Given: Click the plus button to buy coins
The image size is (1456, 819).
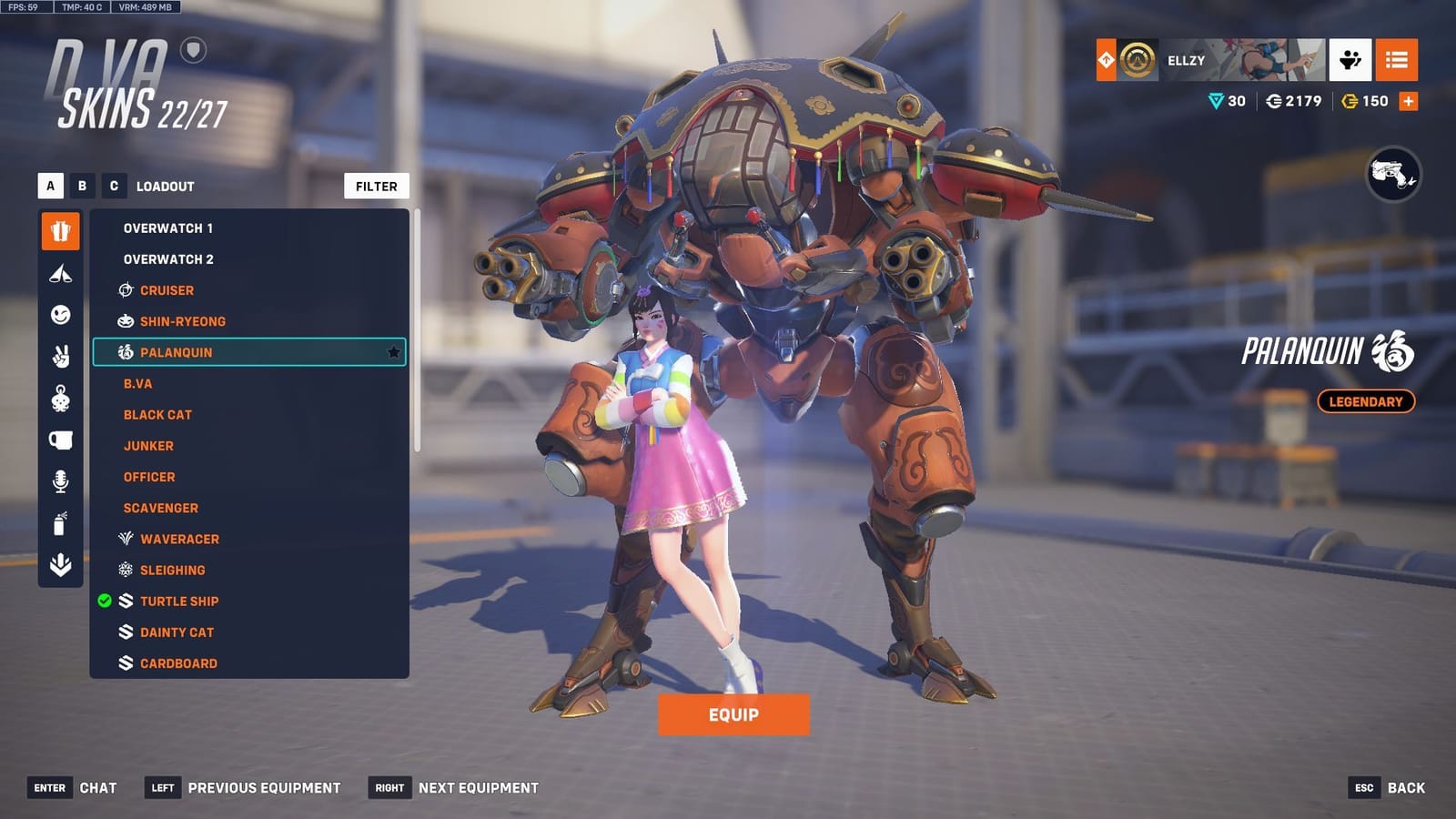Looking at the screenshot, I should (x=1407, y=101).
